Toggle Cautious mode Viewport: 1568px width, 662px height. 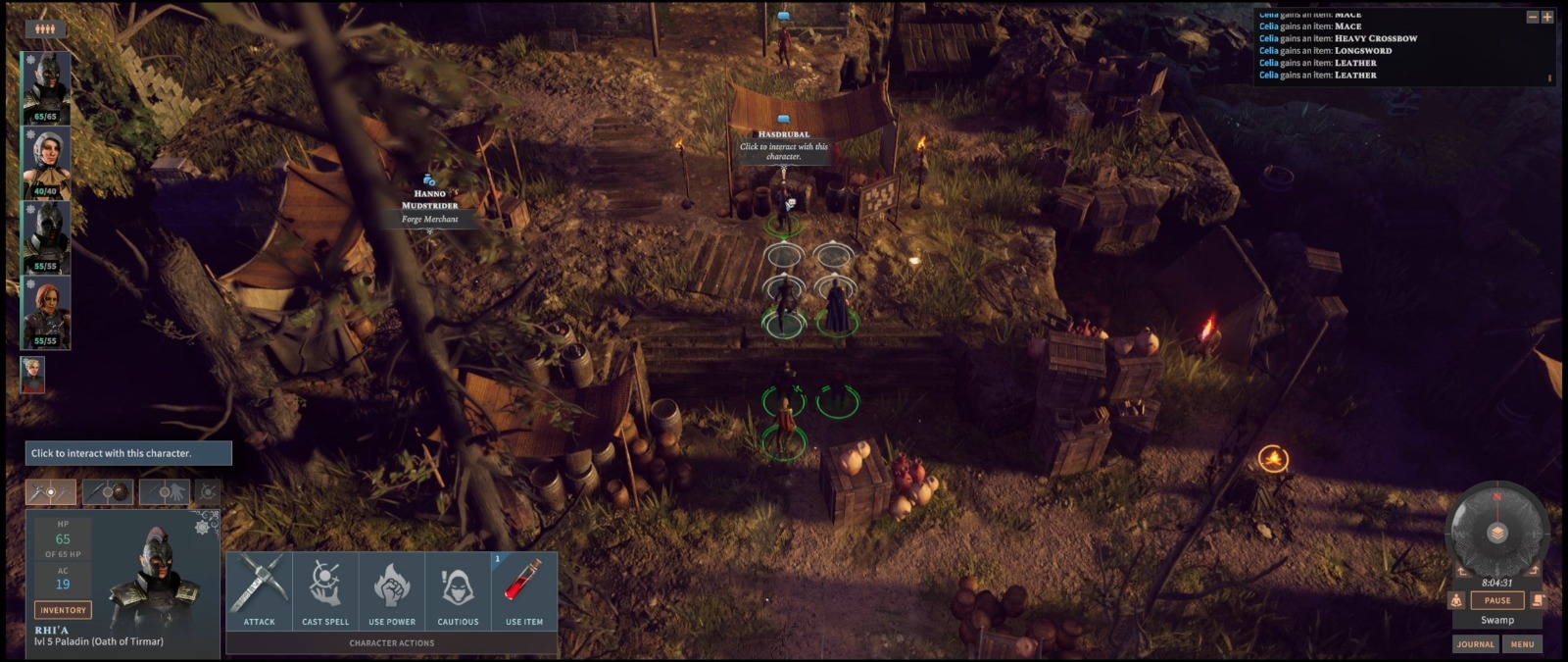[458, 589]
